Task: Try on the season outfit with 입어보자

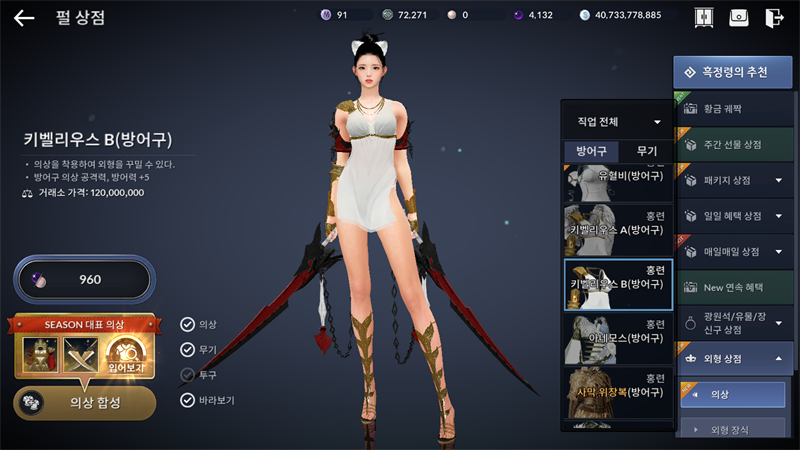Action: [128, 355]
